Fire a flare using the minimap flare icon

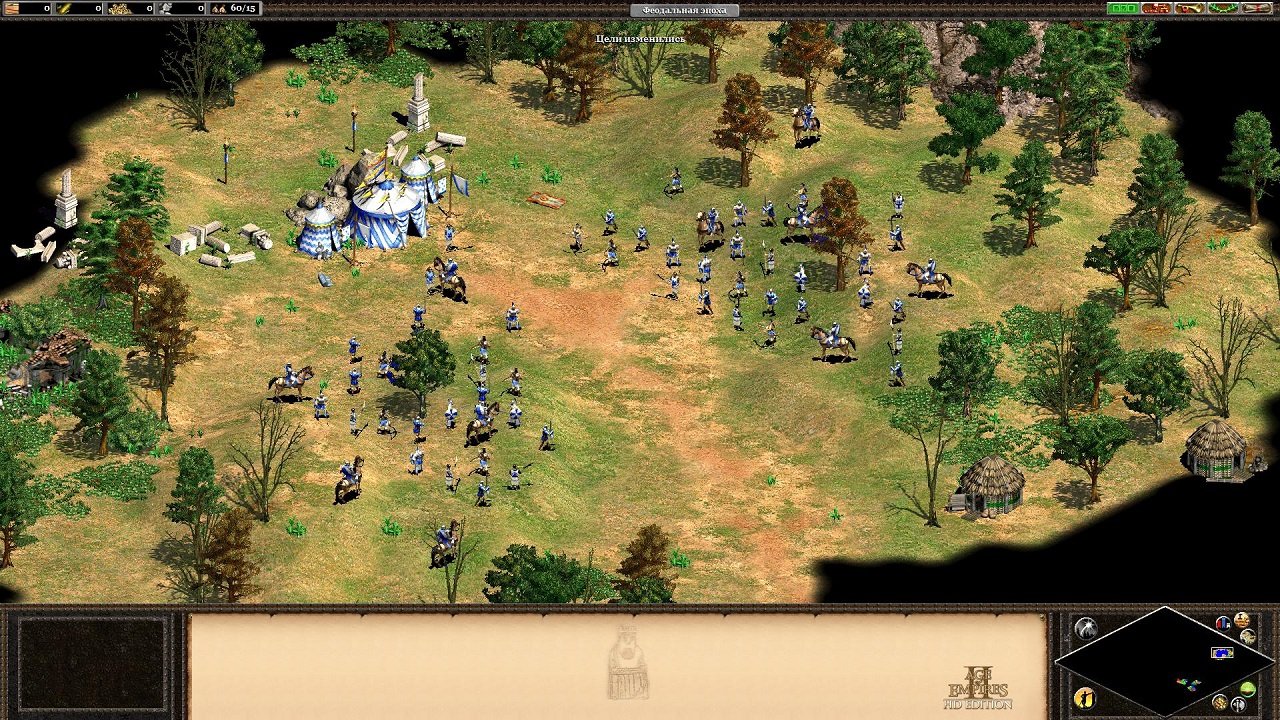1087,626
